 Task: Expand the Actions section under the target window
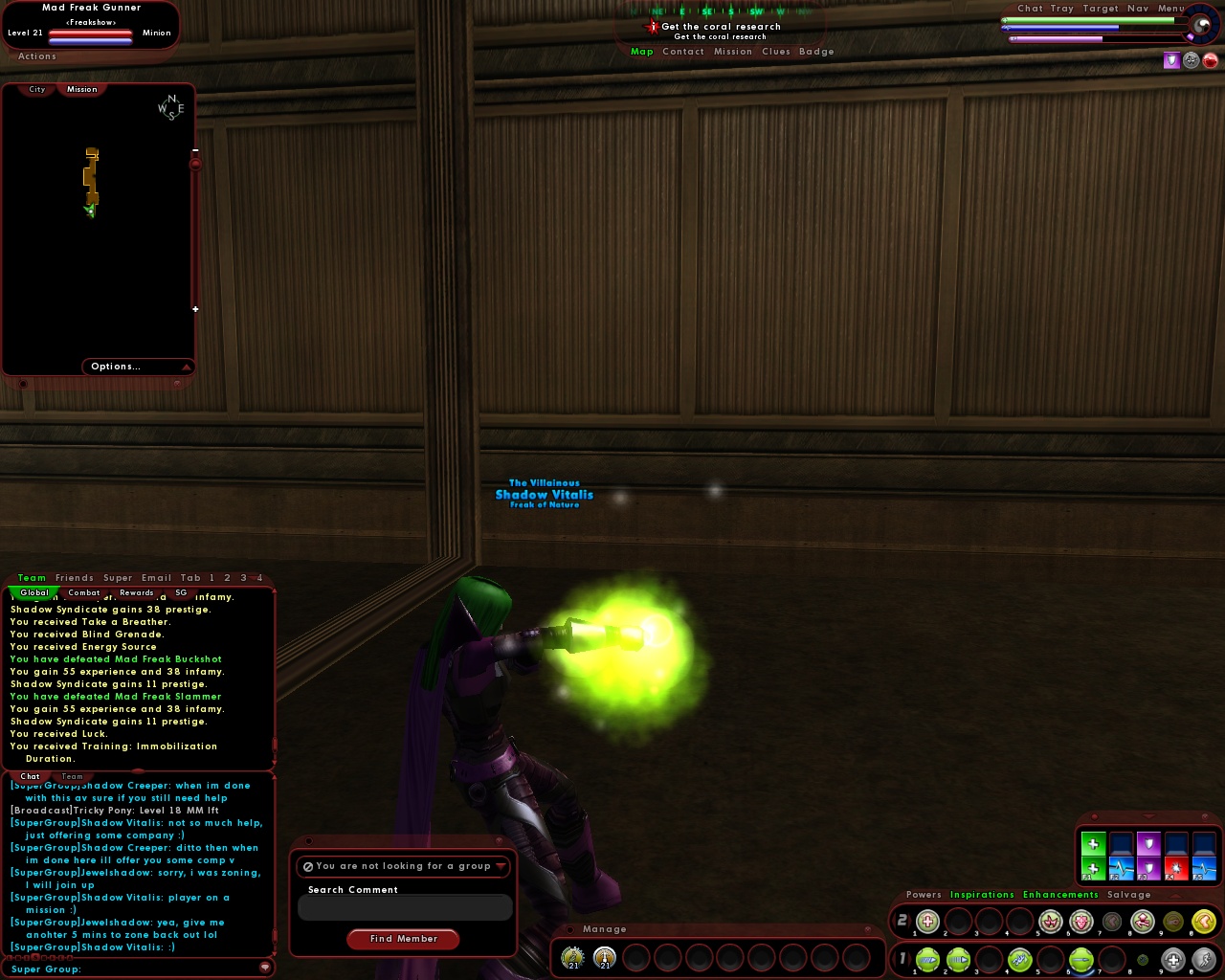coord(36,56)
